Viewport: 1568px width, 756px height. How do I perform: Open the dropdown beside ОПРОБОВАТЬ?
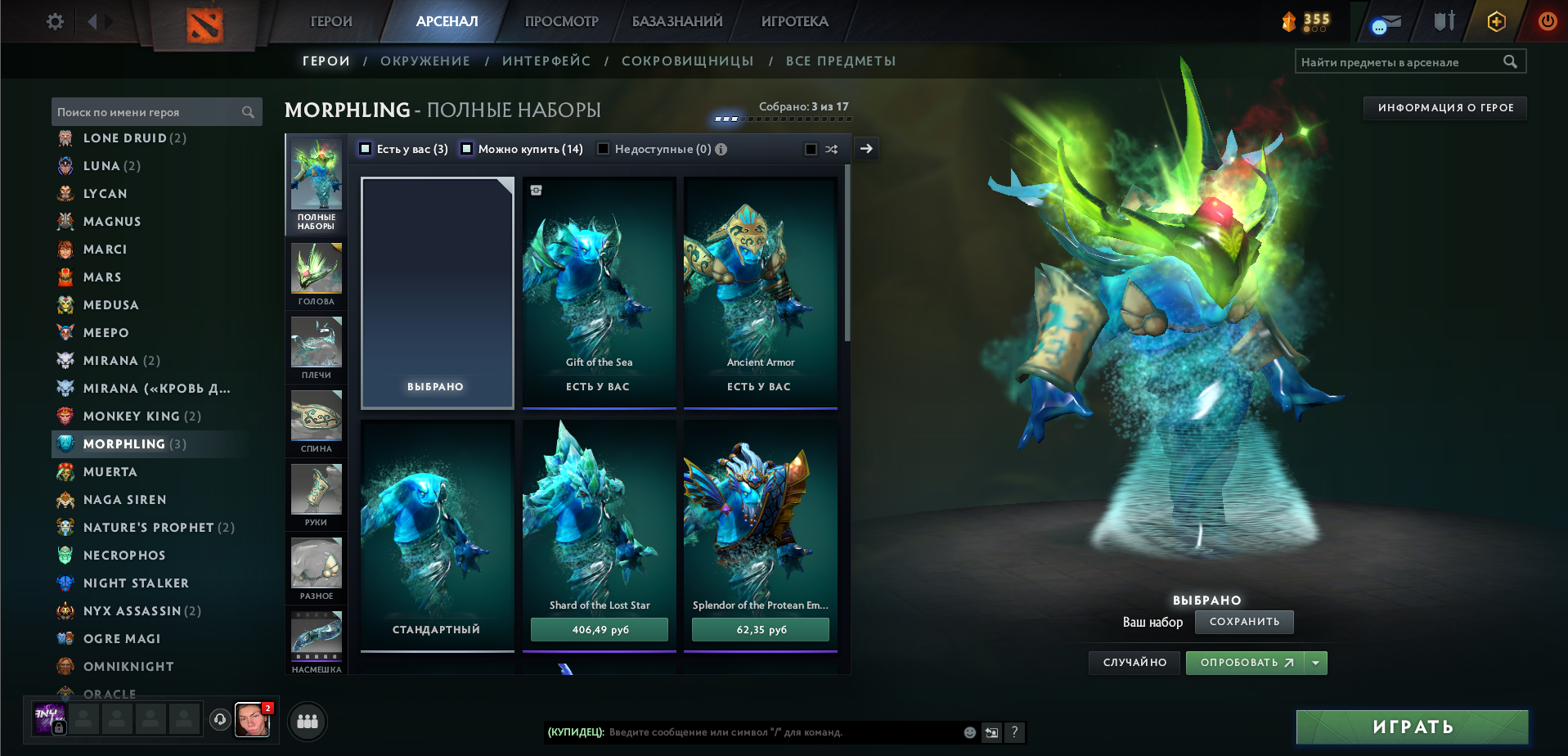[1315, 663]
